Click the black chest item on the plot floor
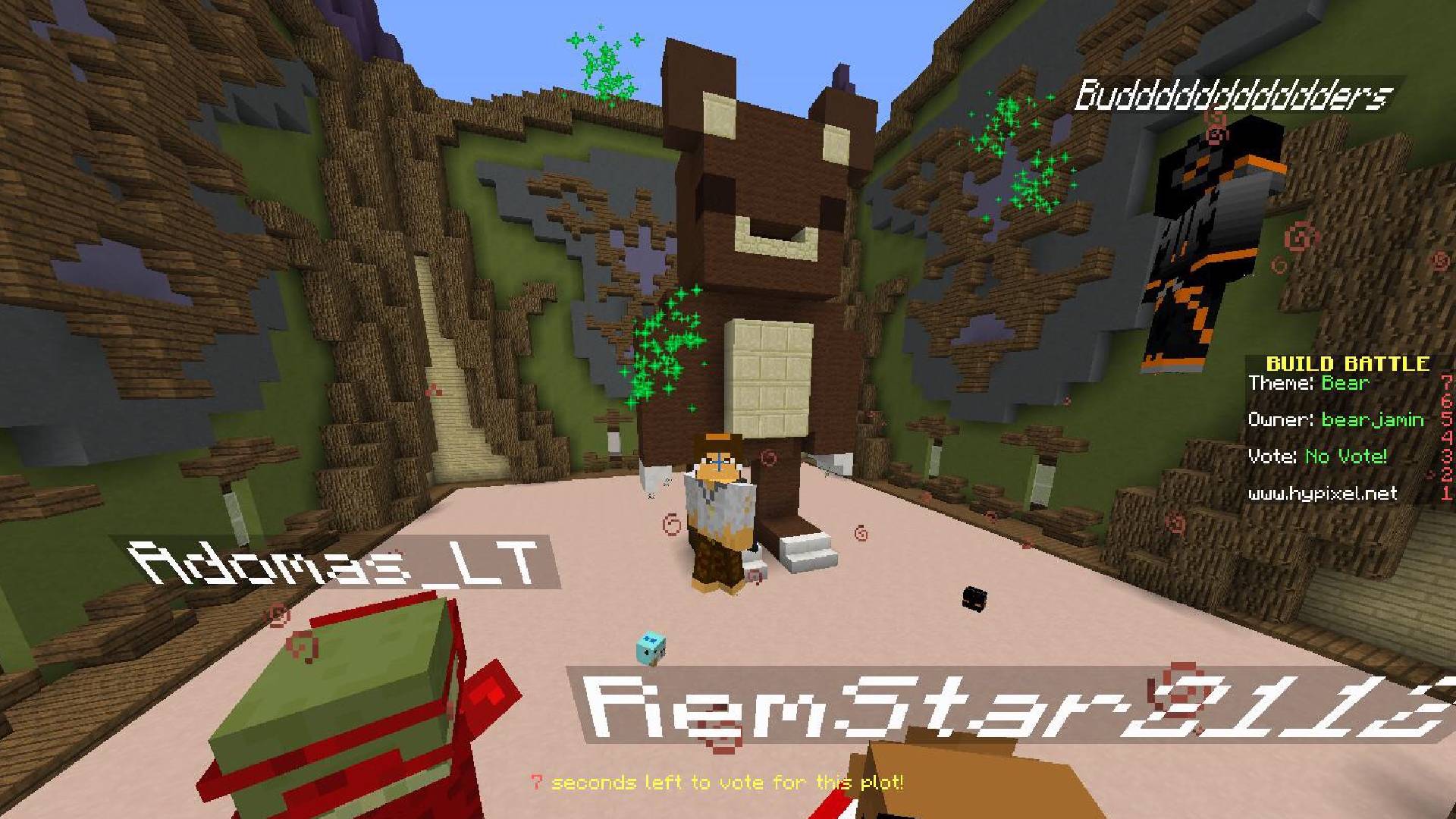 tap(974, 598)
